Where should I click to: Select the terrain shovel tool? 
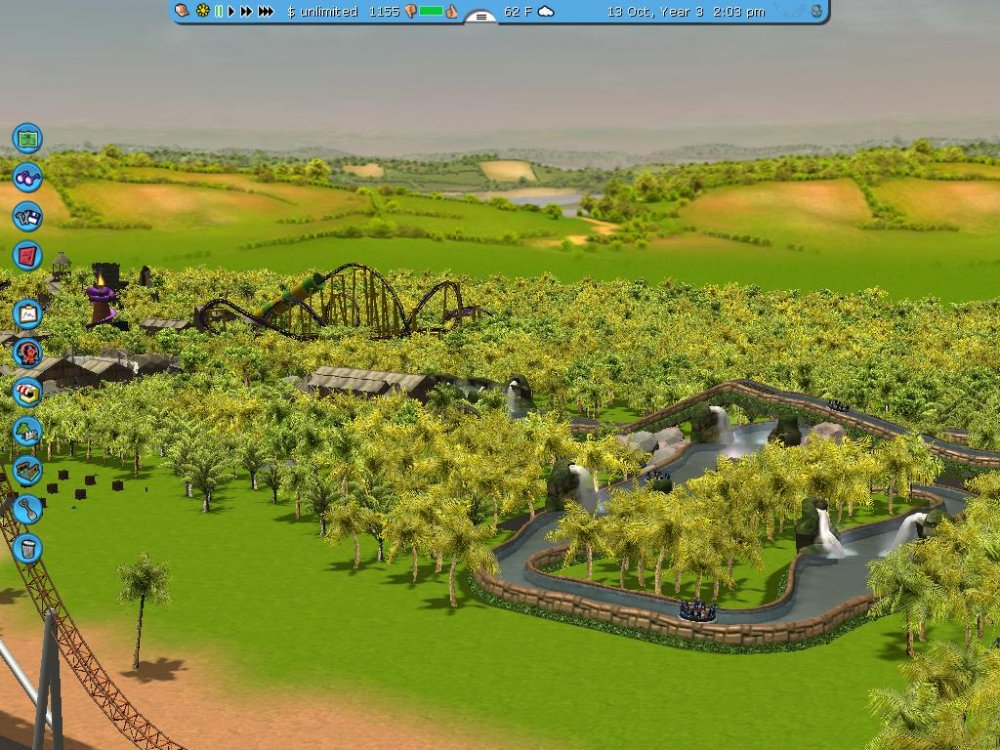click(27, 509)
